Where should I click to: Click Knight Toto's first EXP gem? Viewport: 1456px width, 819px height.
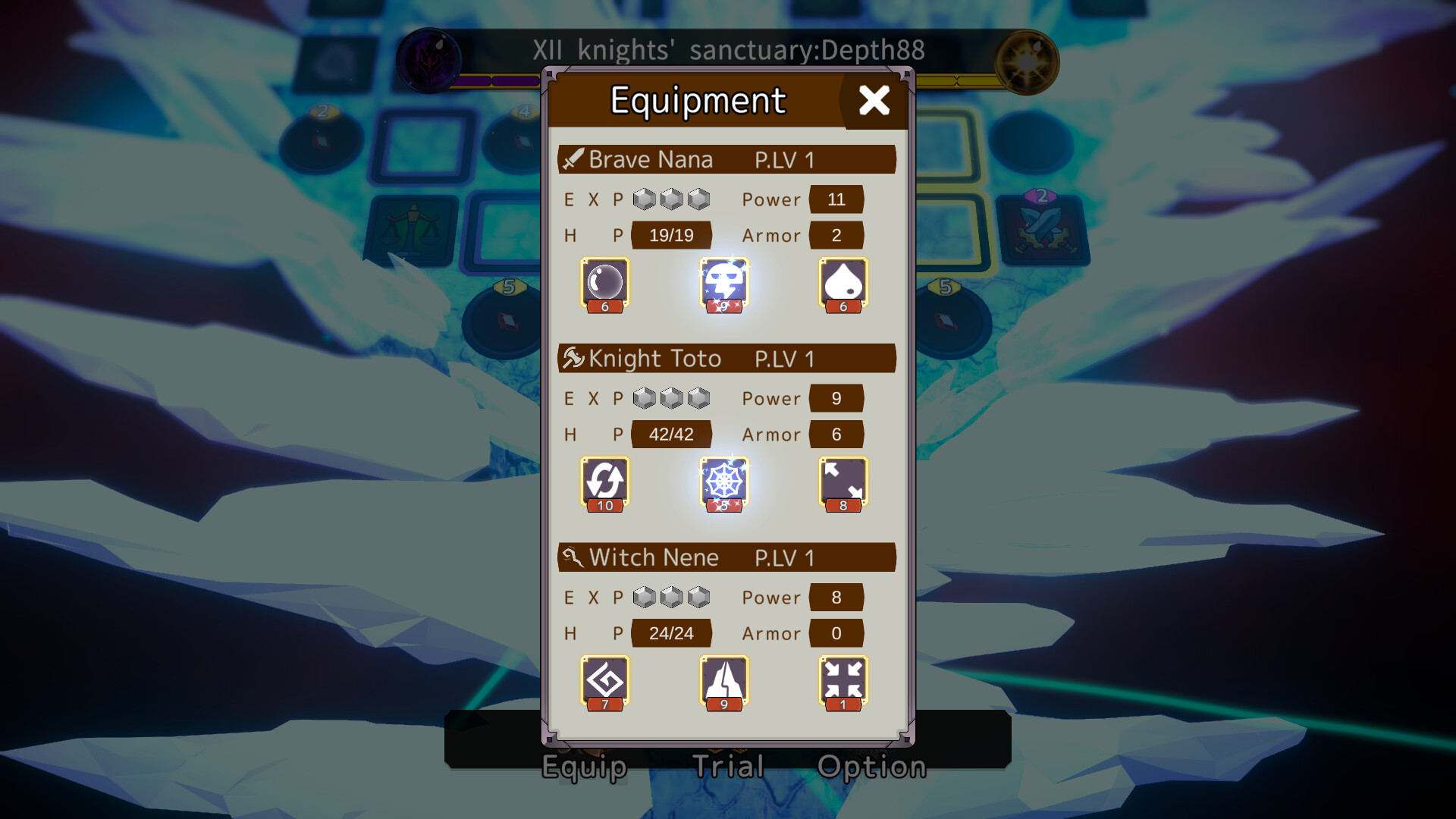pos(644,398)
